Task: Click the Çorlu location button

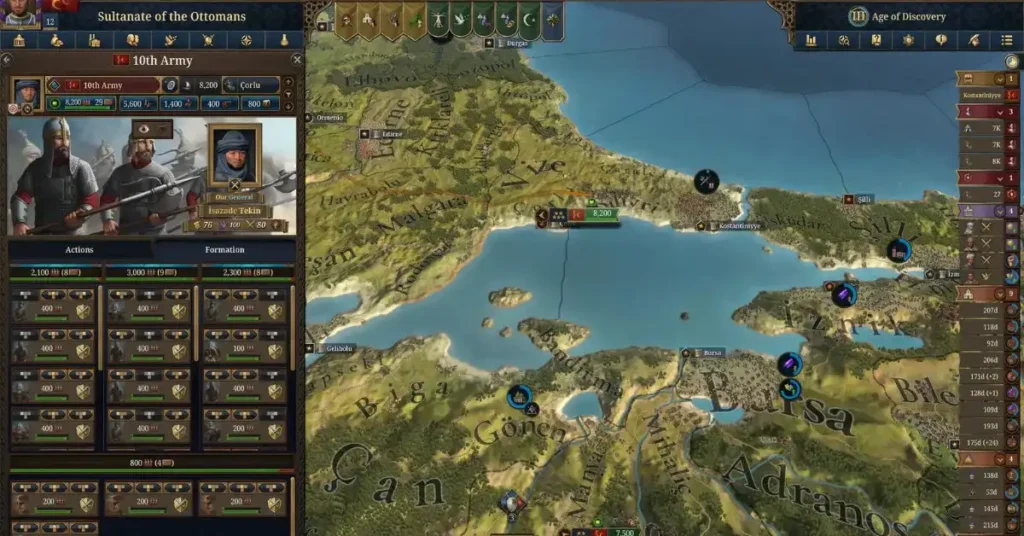Action: coord(251,86)
